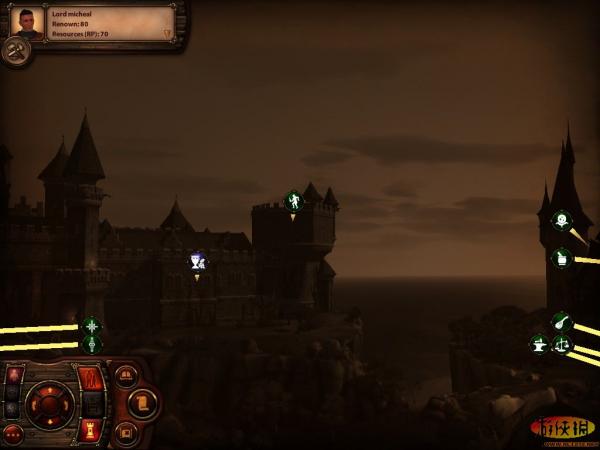Screen dimensions: 600x450
Task: Select the skull building marker
Action: click(x=562, y=219)
